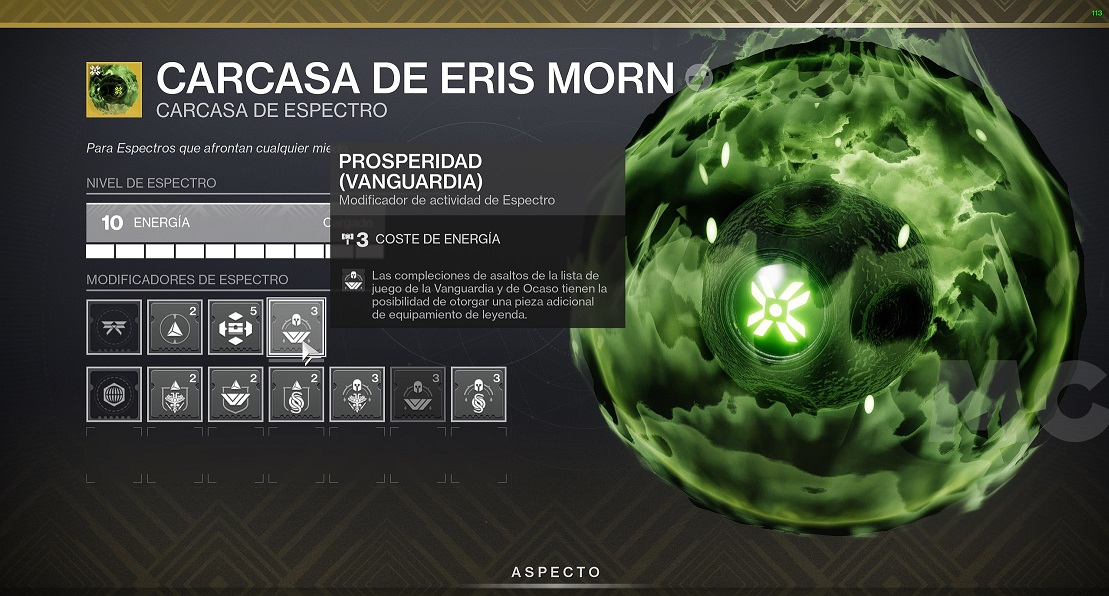Screen dimensions: 1109x596
Task: Select the helmet Gambit snake modifier costing 3
Action: pyautogui.click(x=478, y=394)
